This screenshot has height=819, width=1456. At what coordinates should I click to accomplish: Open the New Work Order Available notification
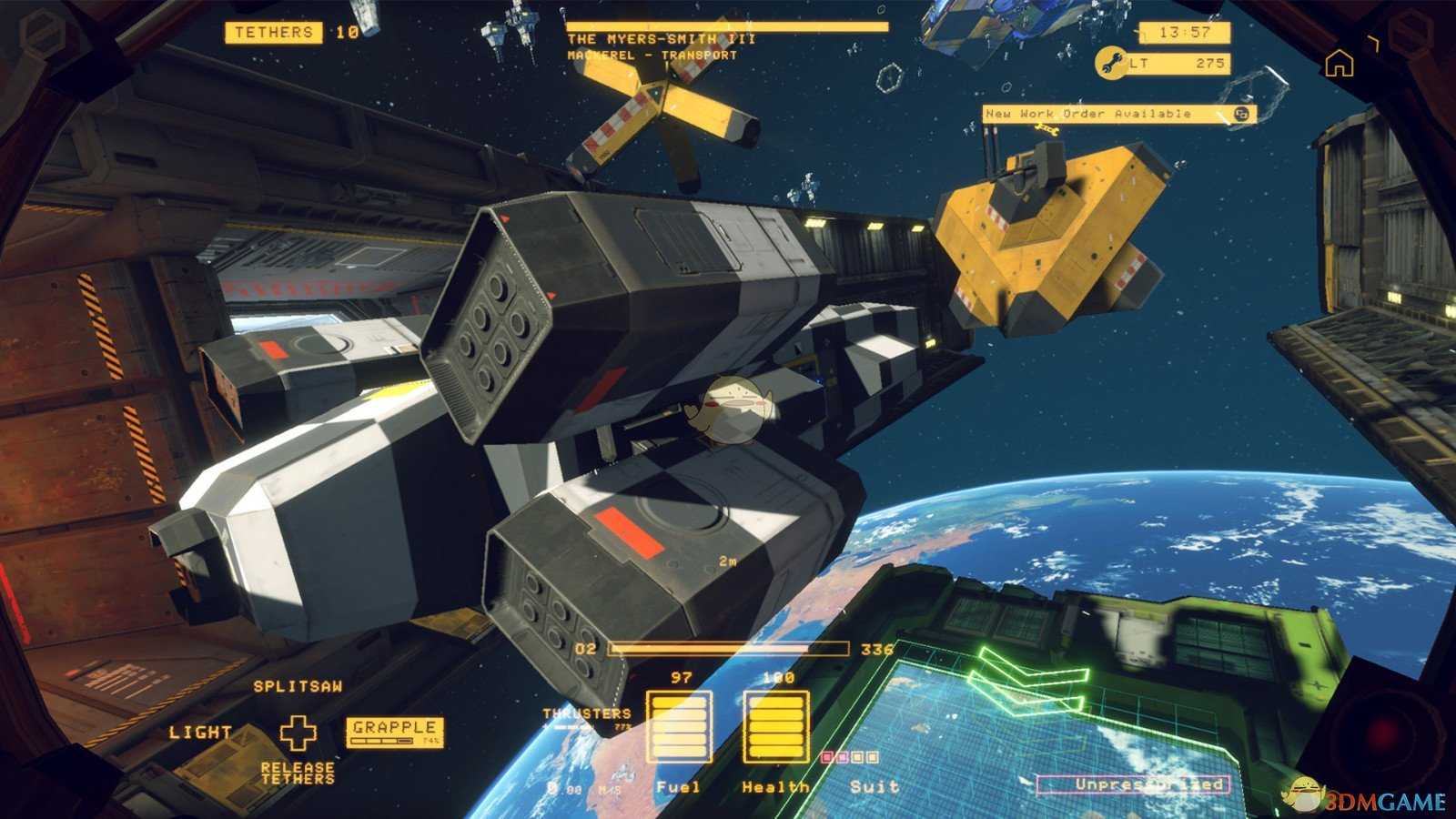point(1117,114)
